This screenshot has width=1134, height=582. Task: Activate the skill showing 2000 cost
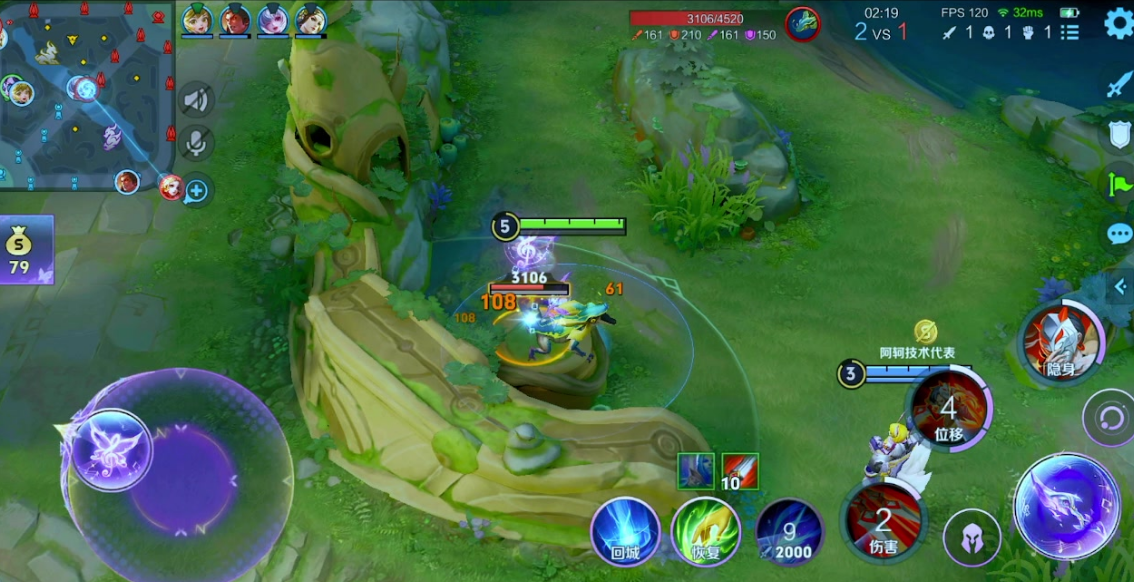(790, 532)
